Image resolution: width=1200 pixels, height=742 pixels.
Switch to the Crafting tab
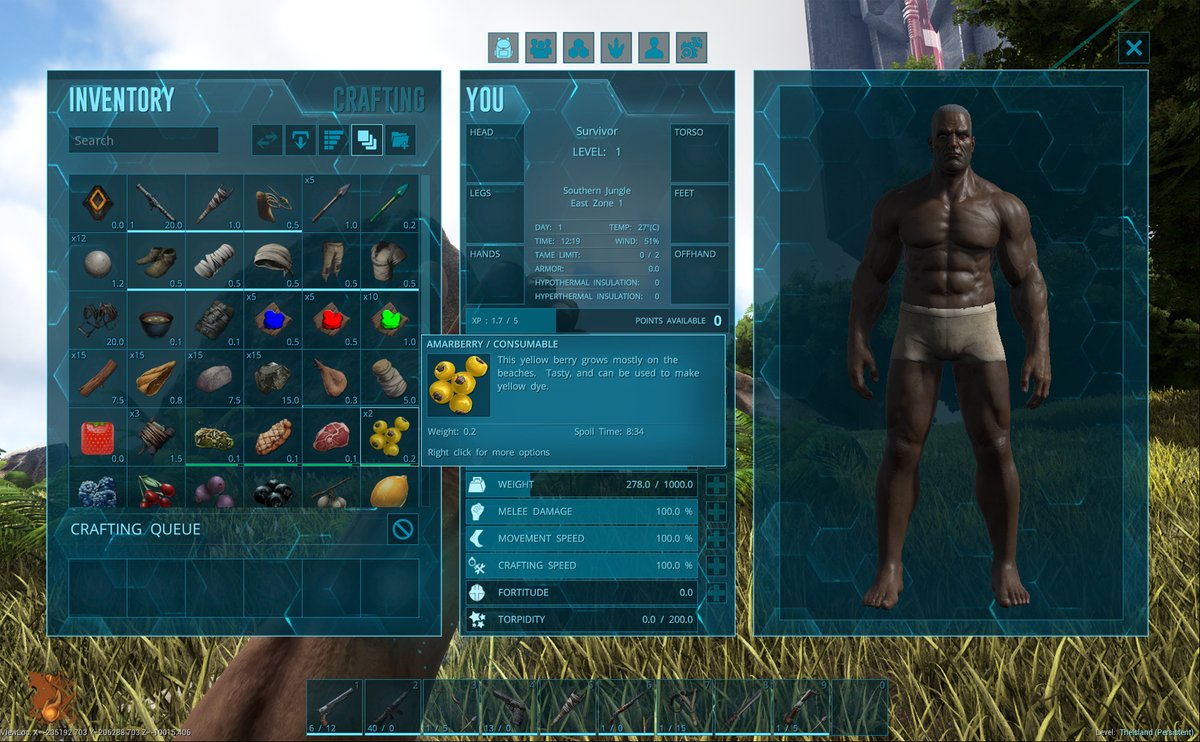[378, 100]
